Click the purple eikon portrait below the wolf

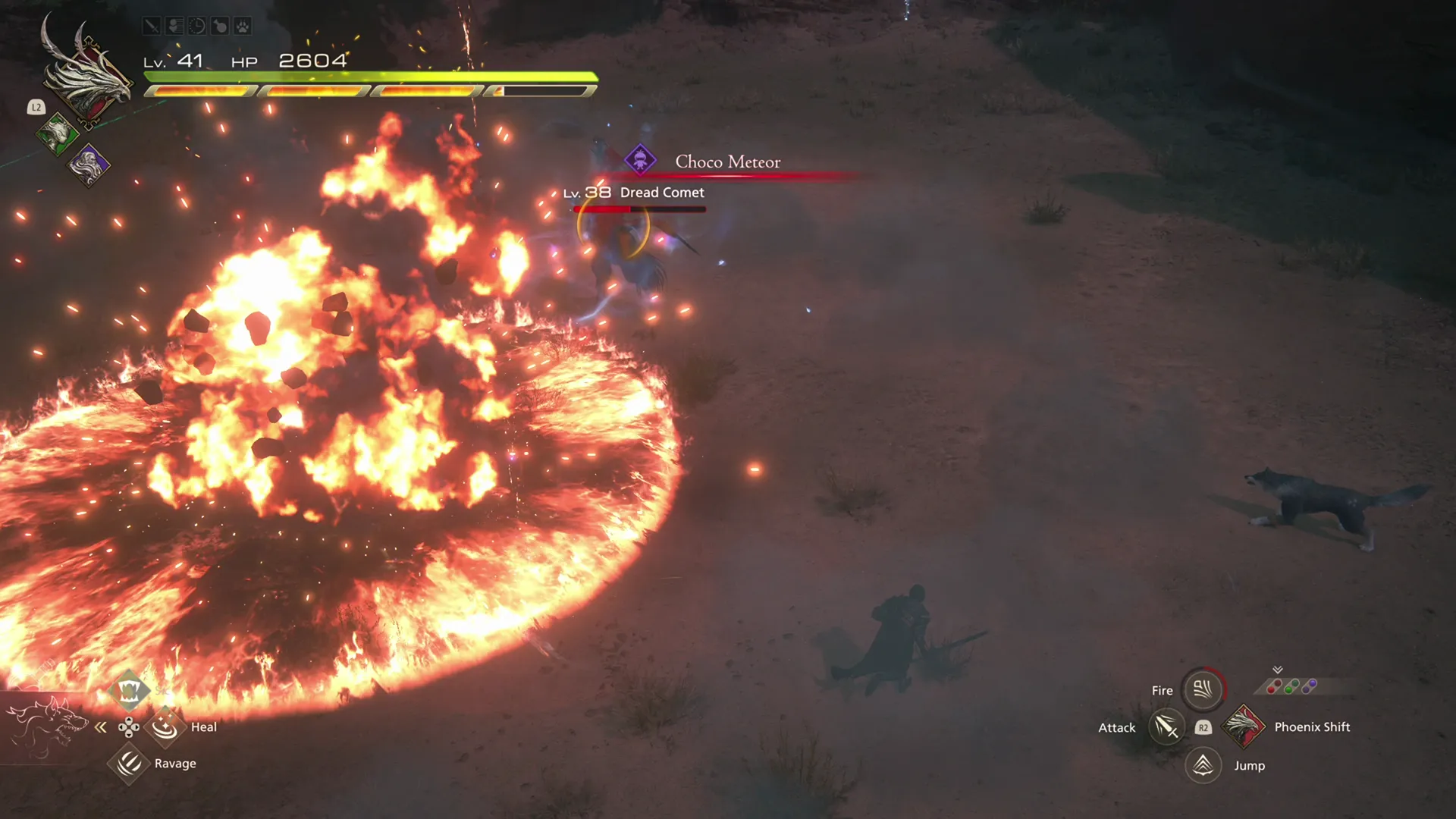pyautogui.click(x=89, y=165)
